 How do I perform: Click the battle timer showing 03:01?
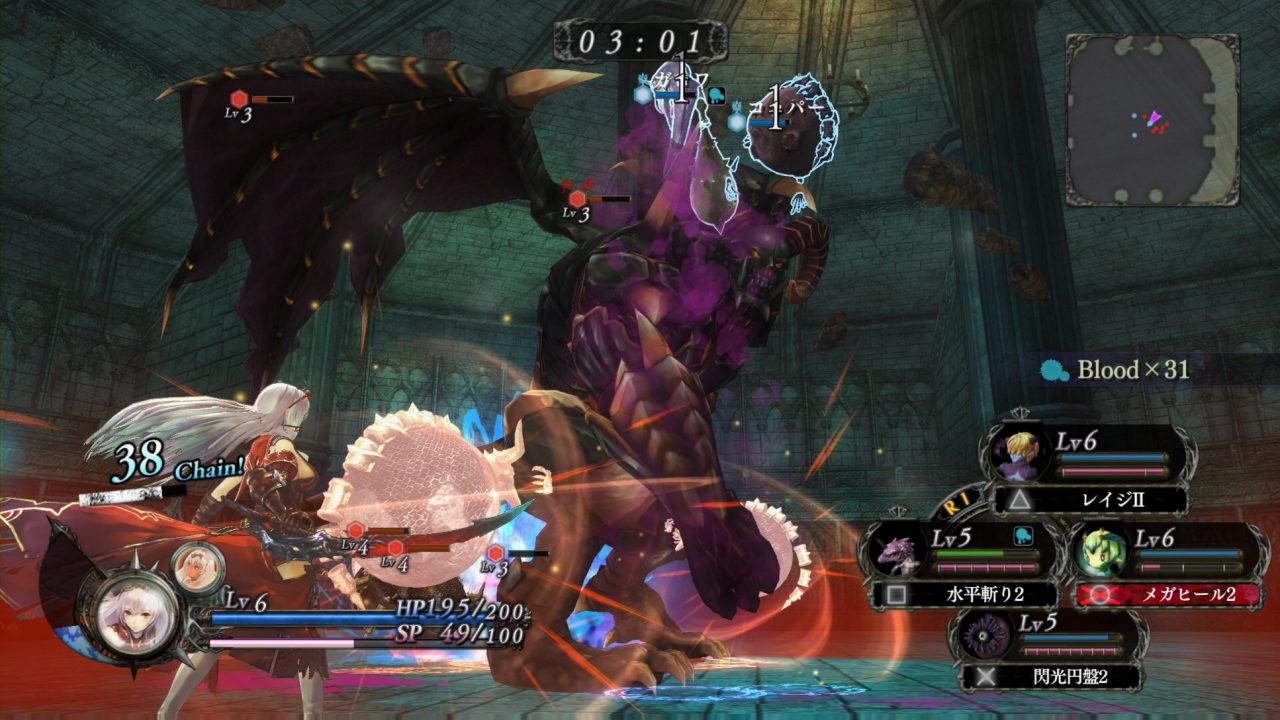point(640,42)
